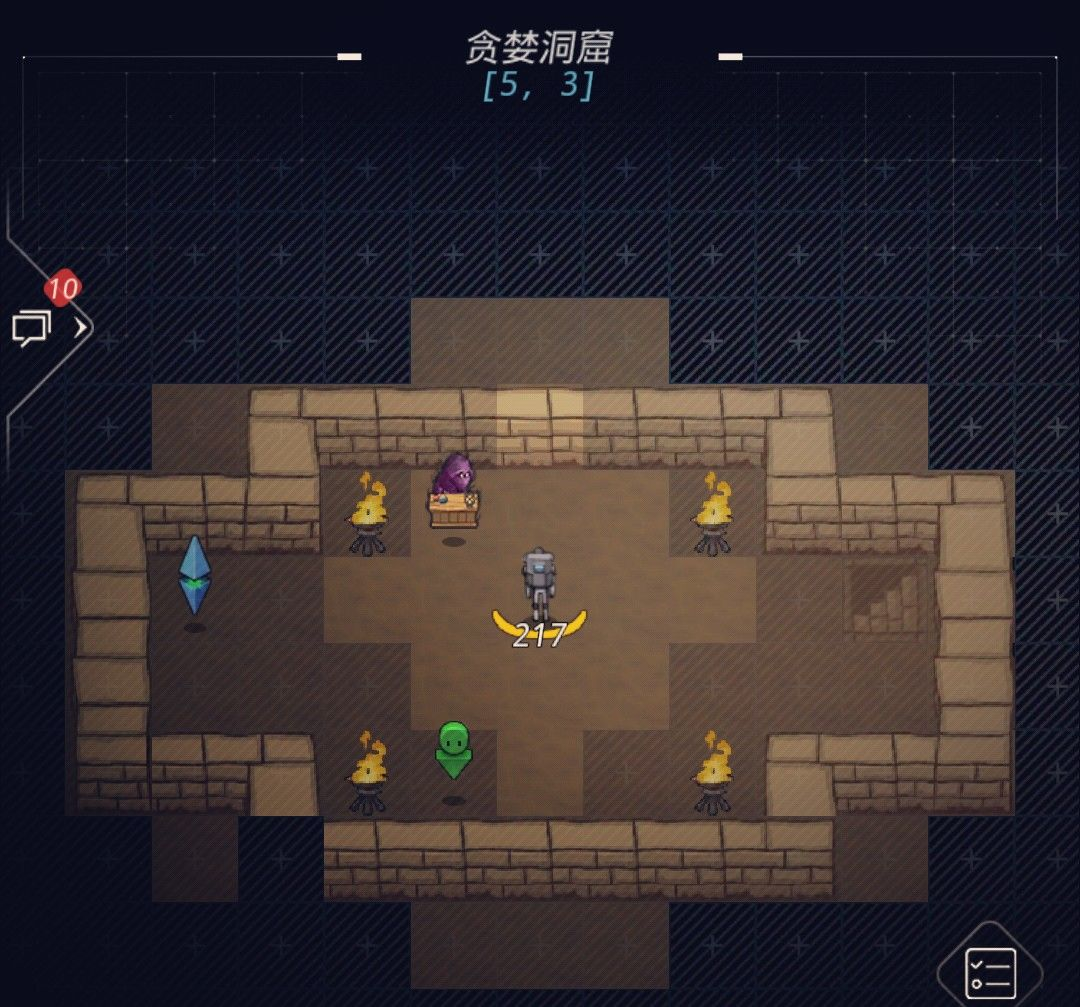Expand the side panel arrow
Viewport: 1080px width, 1007px height.
click(x=81, y=327)
